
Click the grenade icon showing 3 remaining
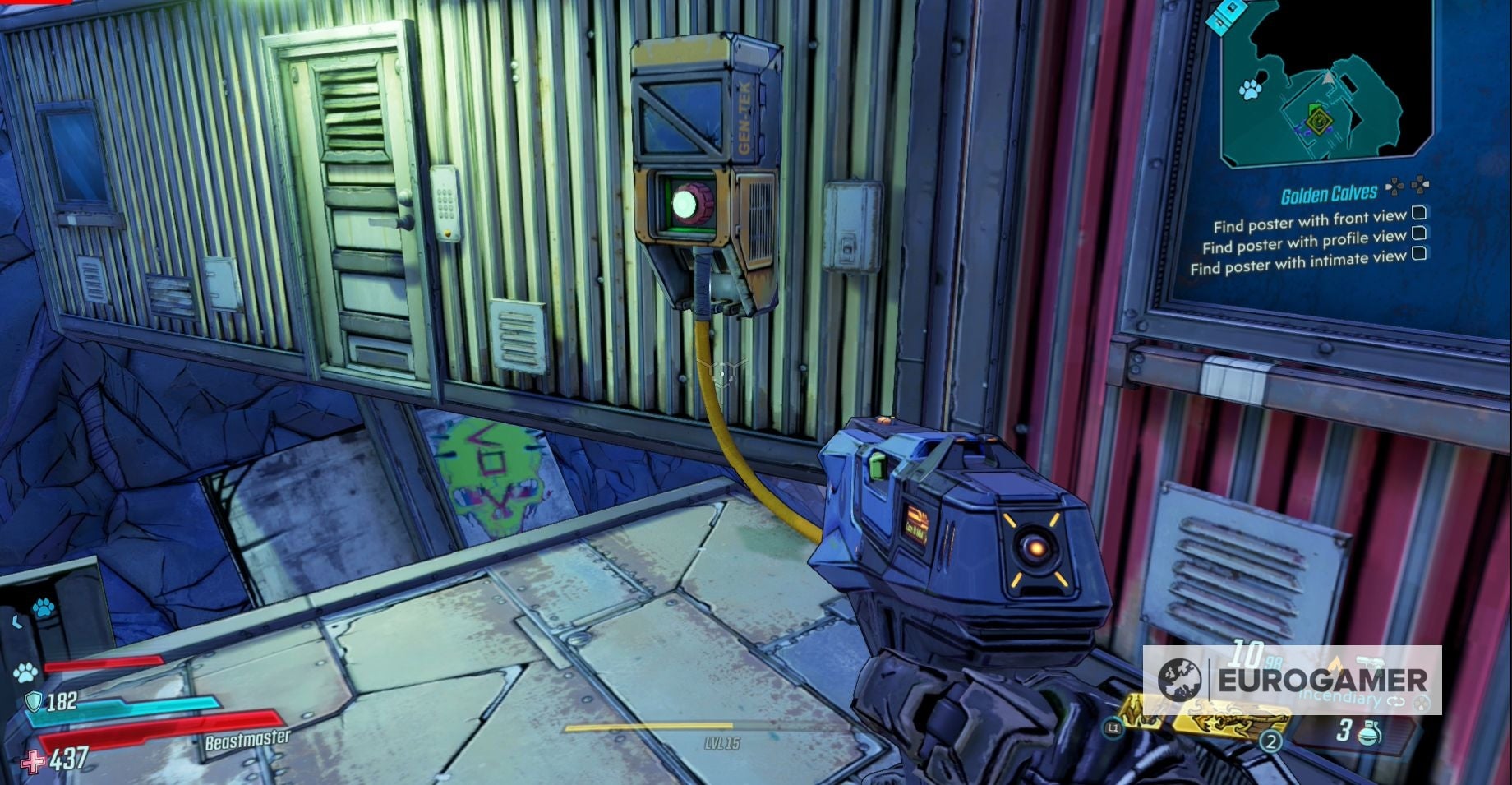coord(1369,732)
